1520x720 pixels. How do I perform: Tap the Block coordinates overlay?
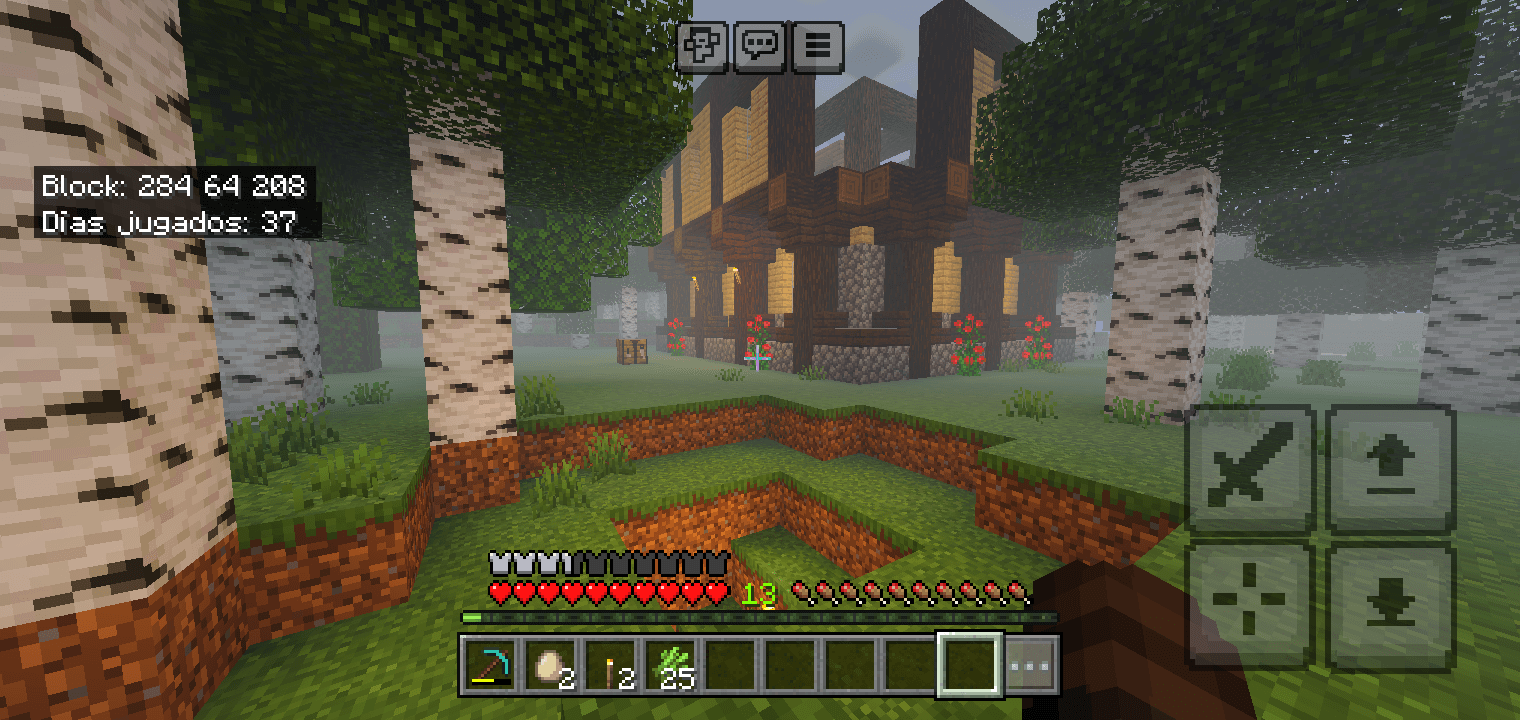point(172,186)
